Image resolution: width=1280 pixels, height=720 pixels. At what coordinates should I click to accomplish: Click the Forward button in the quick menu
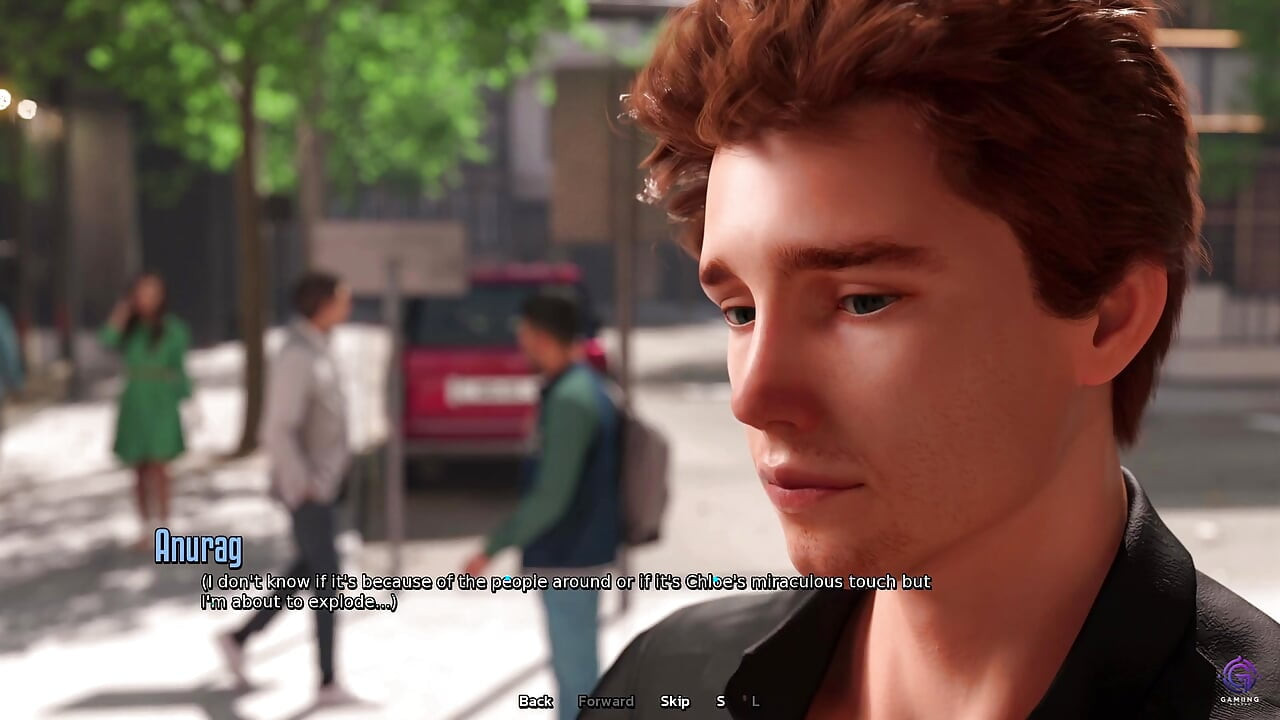coord(606,701)
